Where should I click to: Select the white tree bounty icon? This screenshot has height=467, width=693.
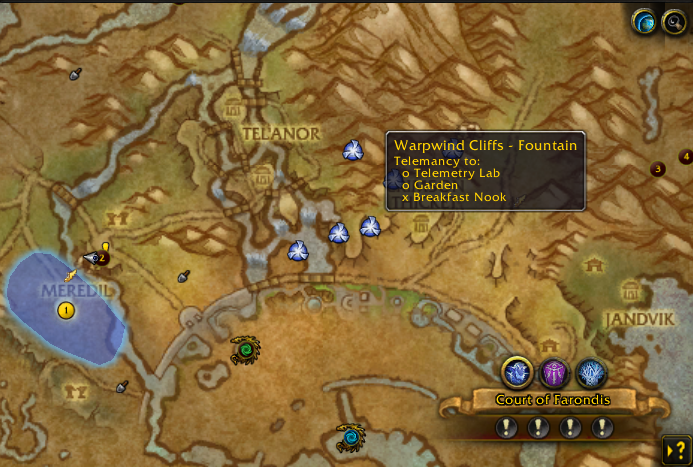point(591,373)
